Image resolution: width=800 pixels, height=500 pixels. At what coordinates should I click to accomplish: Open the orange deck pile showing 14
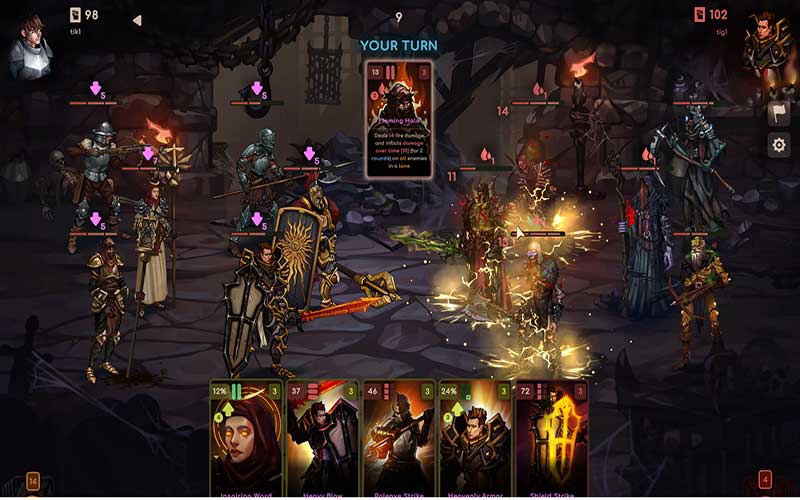point(33,481)
